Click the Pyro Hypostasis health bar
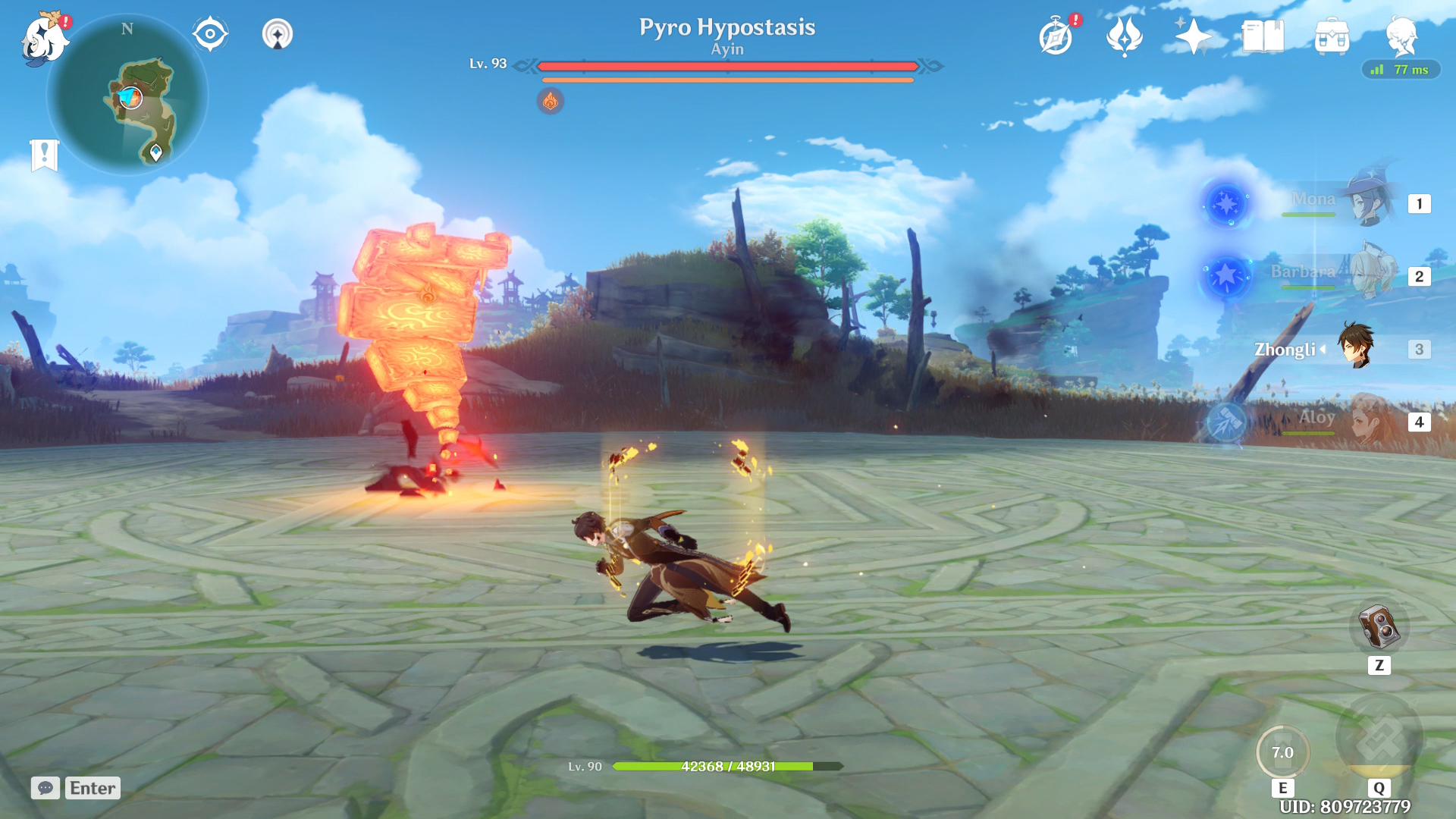Screen dimensions: 1456x819 click(x=726, y=67)
